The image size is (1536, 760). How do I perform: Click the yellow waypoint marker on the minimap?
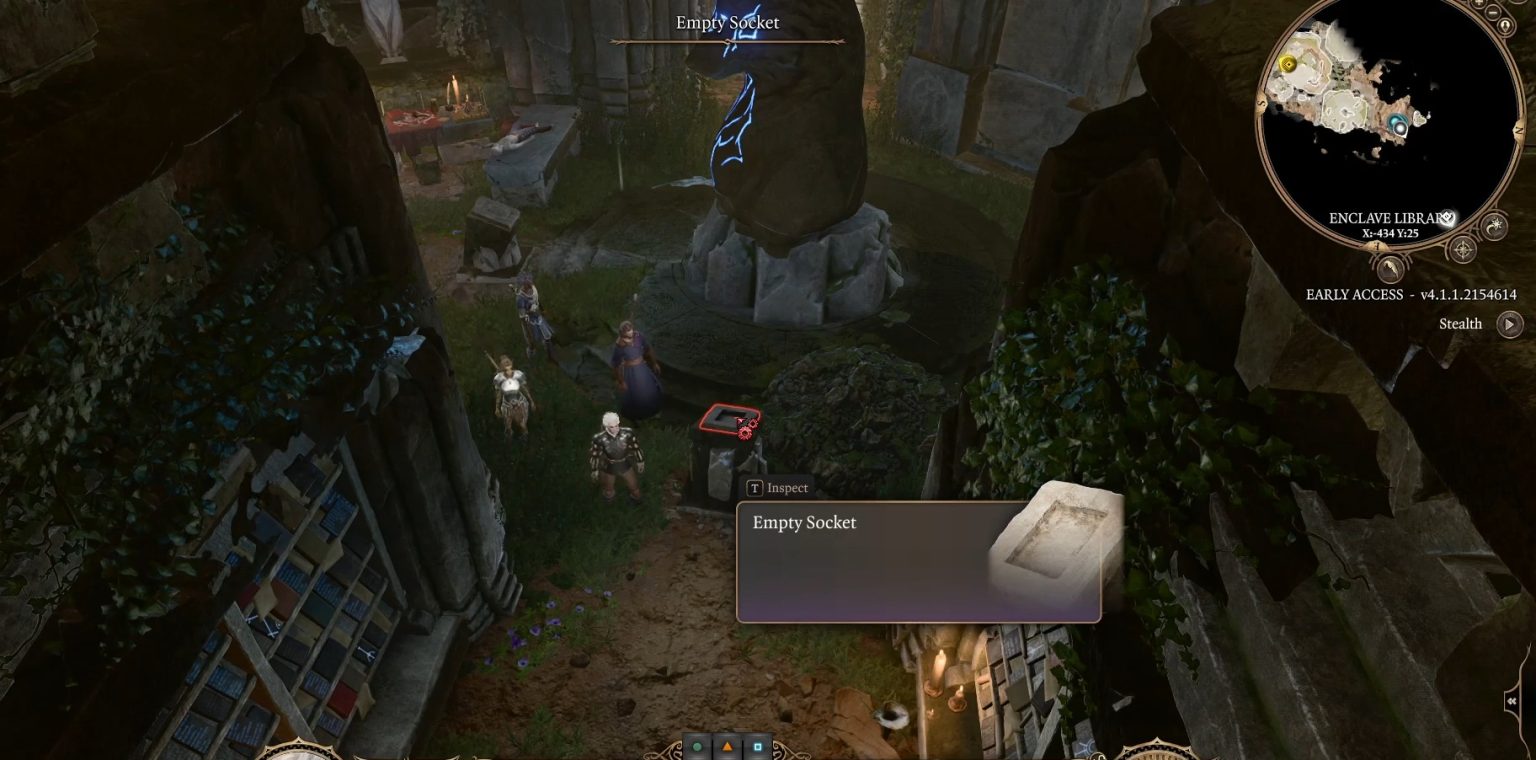1288,63
